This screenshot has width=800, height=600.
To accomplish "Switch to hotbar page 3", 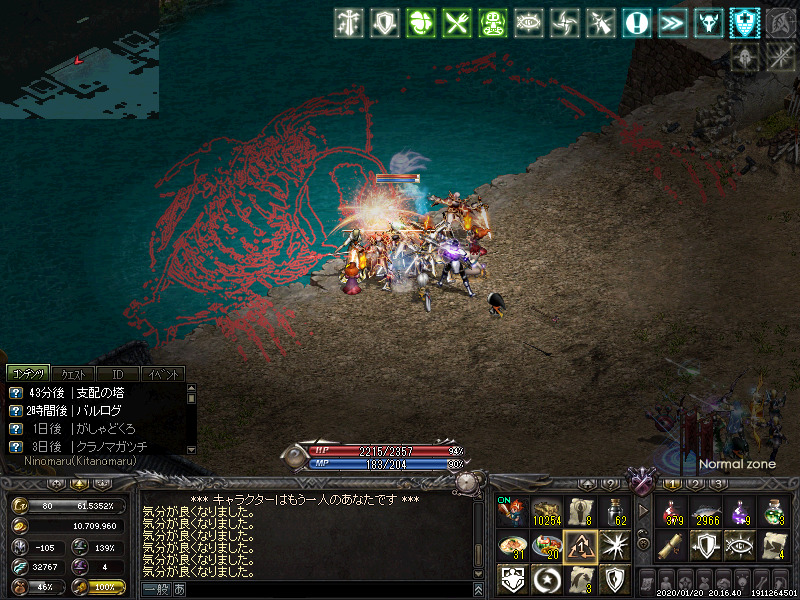I will point(717,485).
